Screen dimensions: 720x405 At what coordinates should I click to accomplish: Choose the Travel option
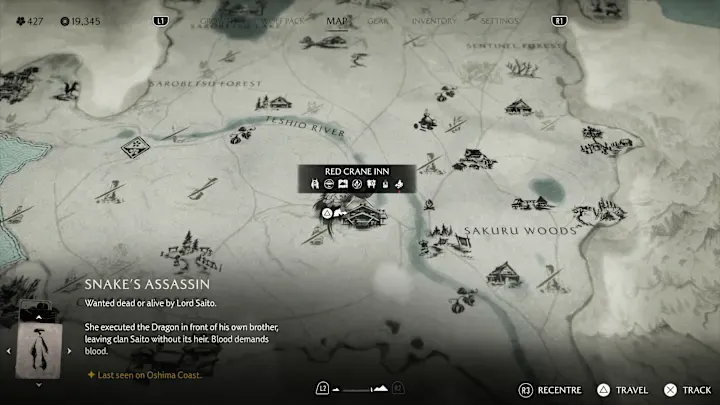click(x=625, y=390)
